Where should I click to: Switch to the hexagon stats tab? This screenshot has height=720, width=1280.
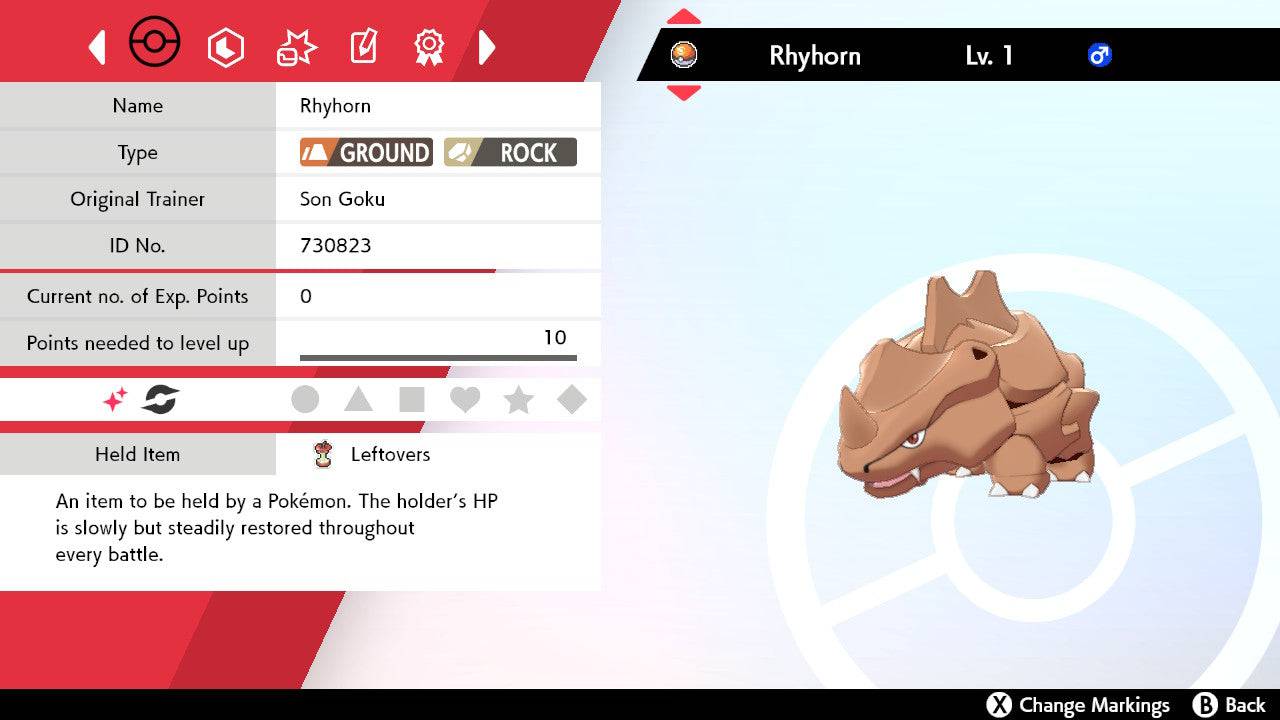pyautogui.click(x=225, y=47)
